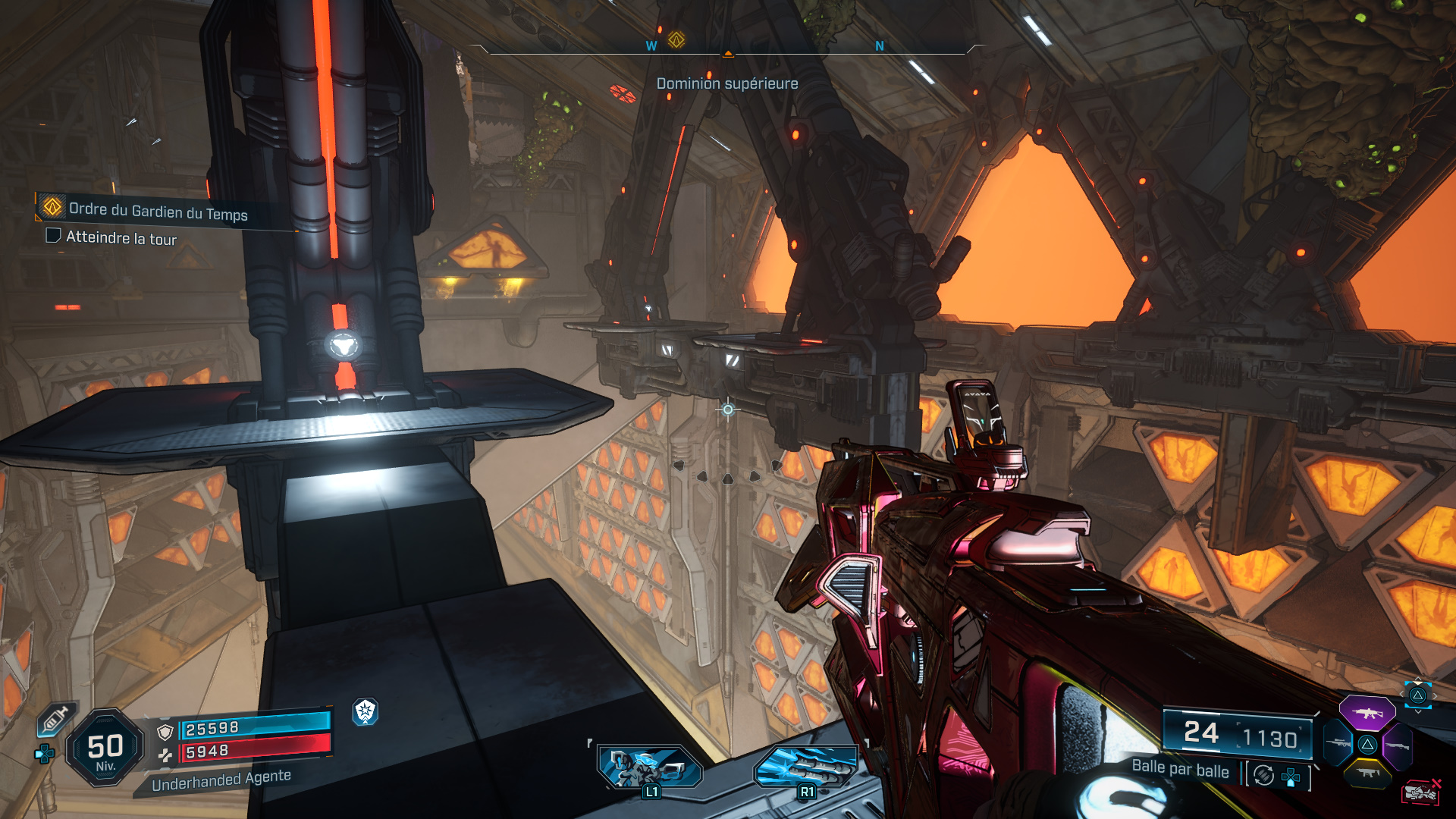Click the right chevron beside the Triangle prompt
The height and width of the screenshot is (819, 1456).
[x=1436, y=695]
